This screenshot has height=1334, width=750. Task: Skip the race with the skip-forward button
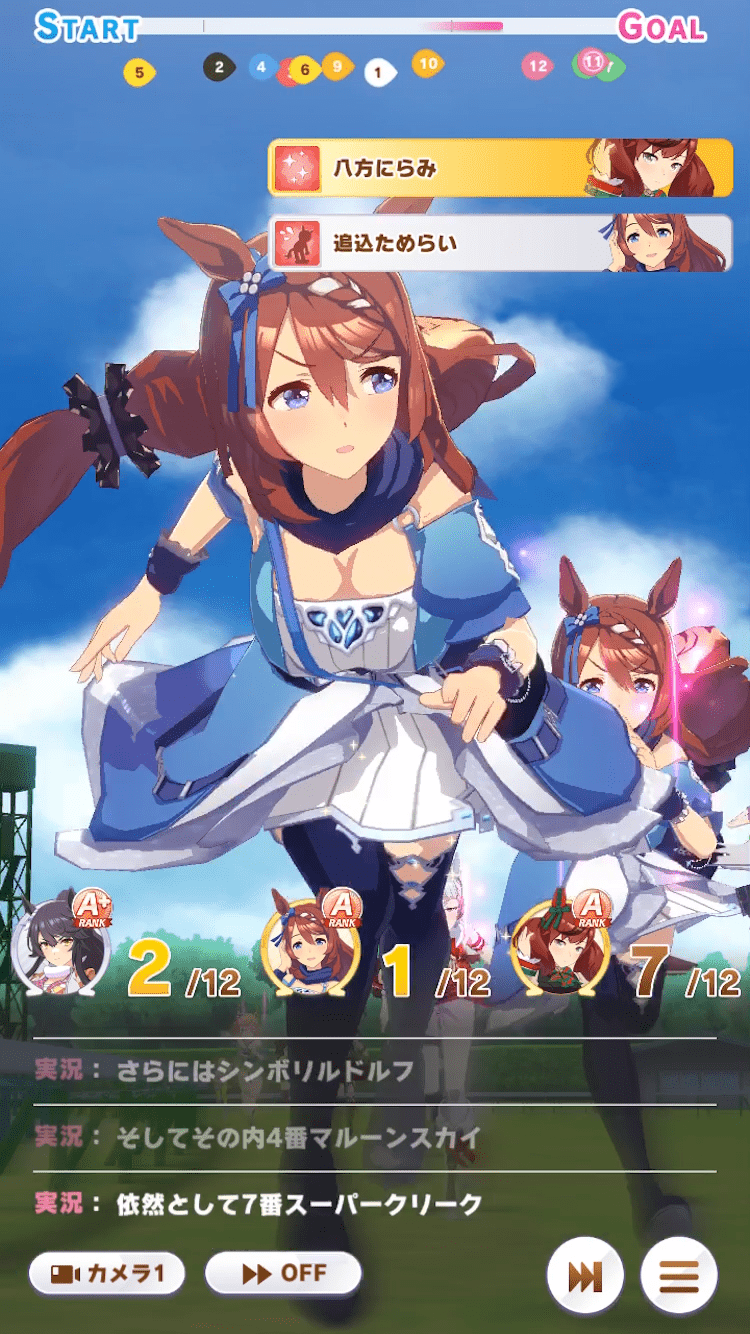585,1276
